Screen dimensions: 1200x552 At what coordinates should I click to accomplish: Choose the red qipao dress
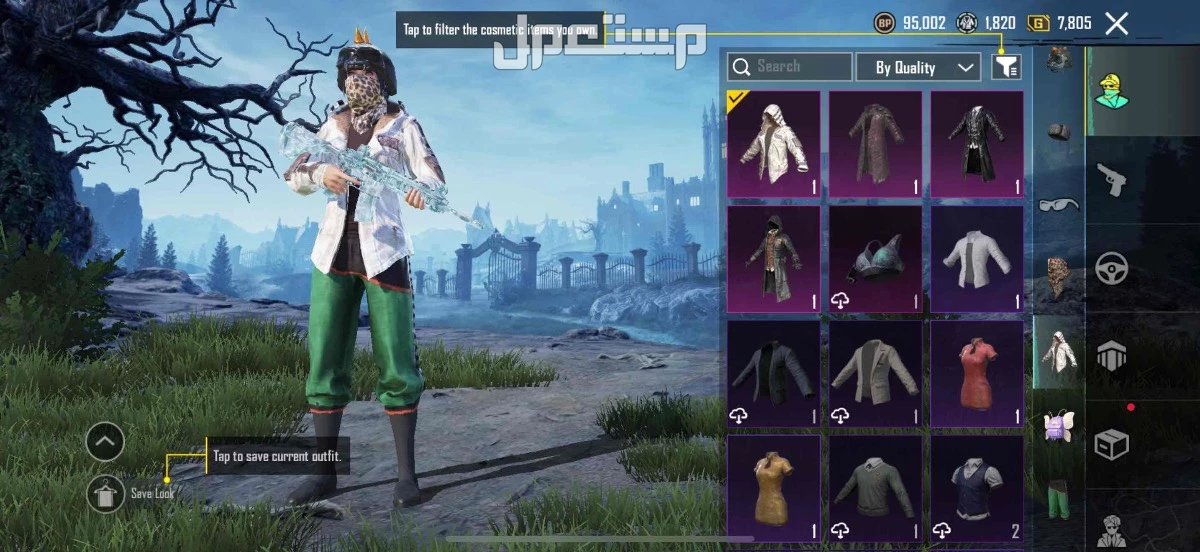point(977,372)
